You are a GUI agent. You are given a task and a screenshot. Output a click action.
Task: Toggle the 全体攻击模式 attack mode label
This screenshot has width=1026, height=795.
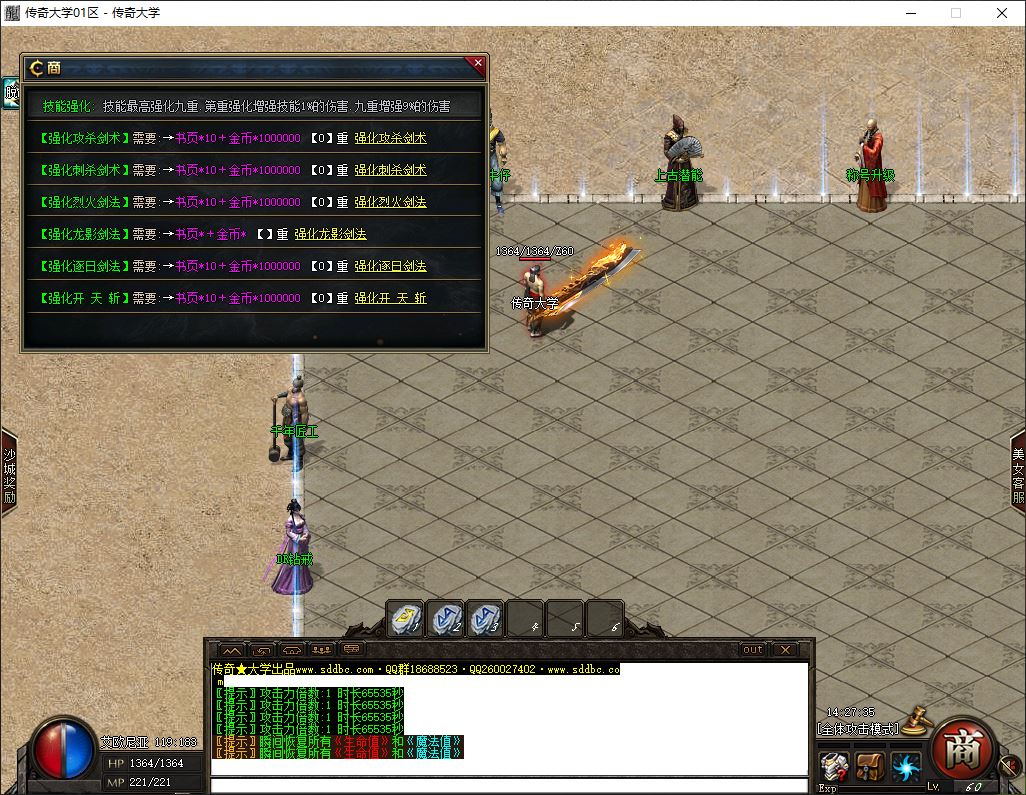pos(858,728)
